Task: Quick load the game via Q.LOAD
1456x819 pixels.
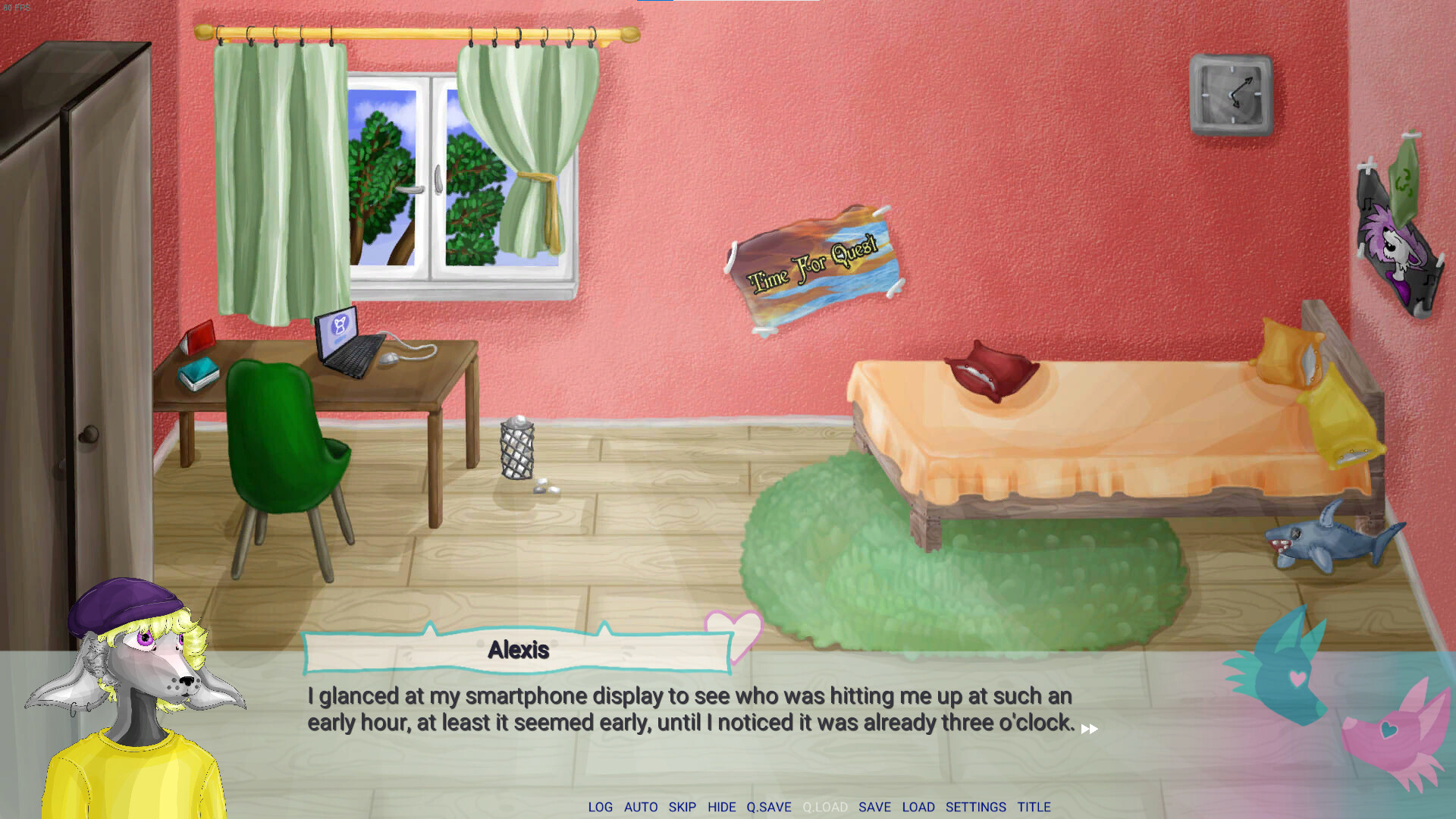Action: (x=825, y=807)
